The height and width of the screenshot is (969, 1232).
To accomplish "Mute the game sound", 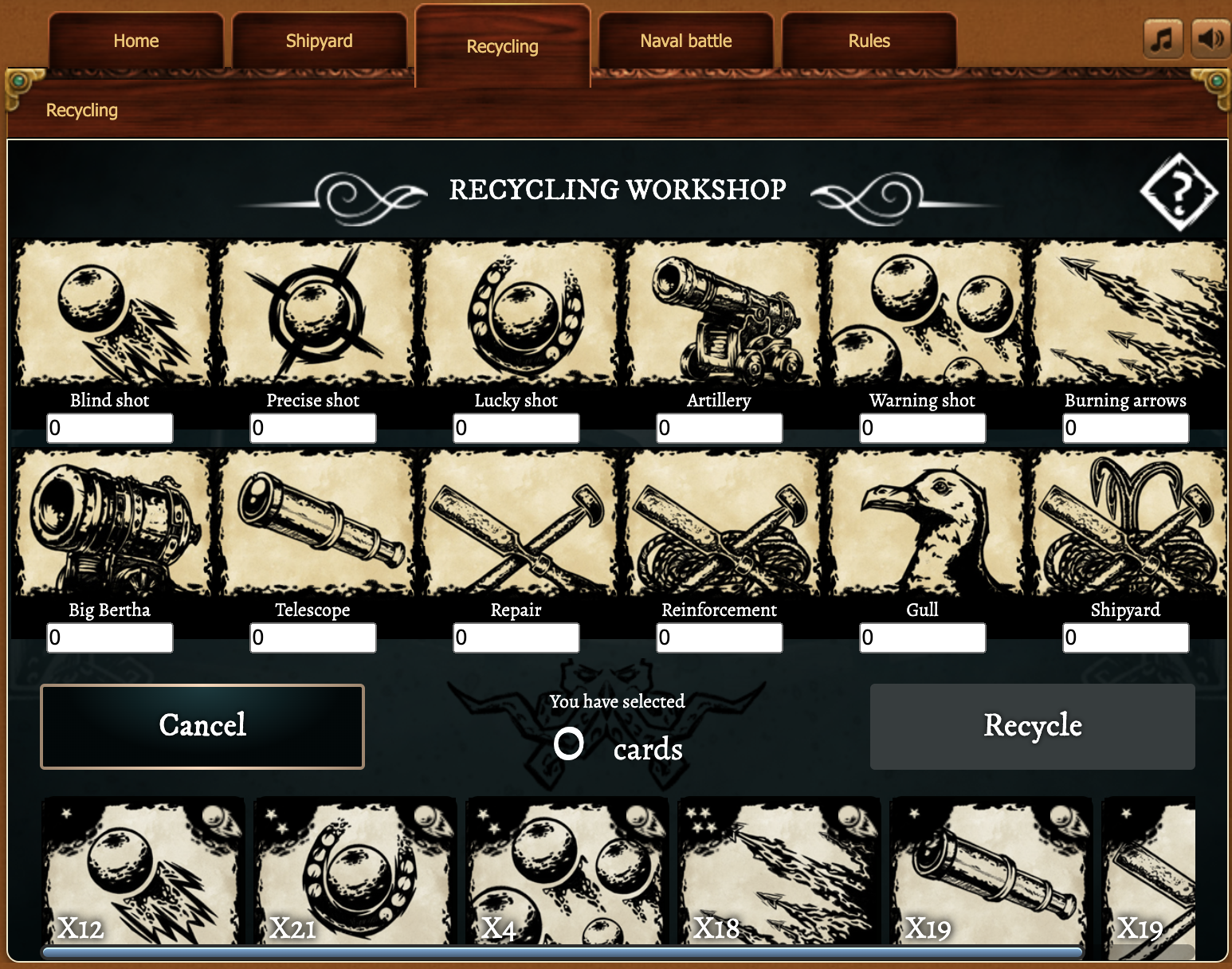I will click(1210, 37).
